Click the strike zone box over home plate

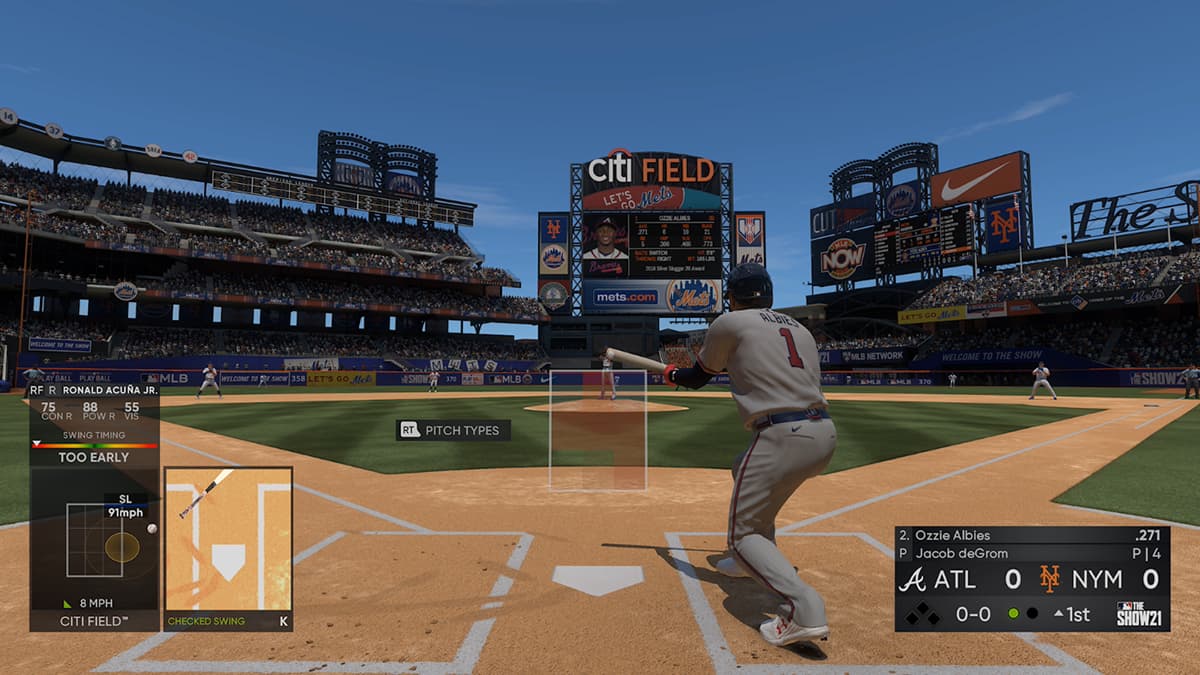coord(598,430)
